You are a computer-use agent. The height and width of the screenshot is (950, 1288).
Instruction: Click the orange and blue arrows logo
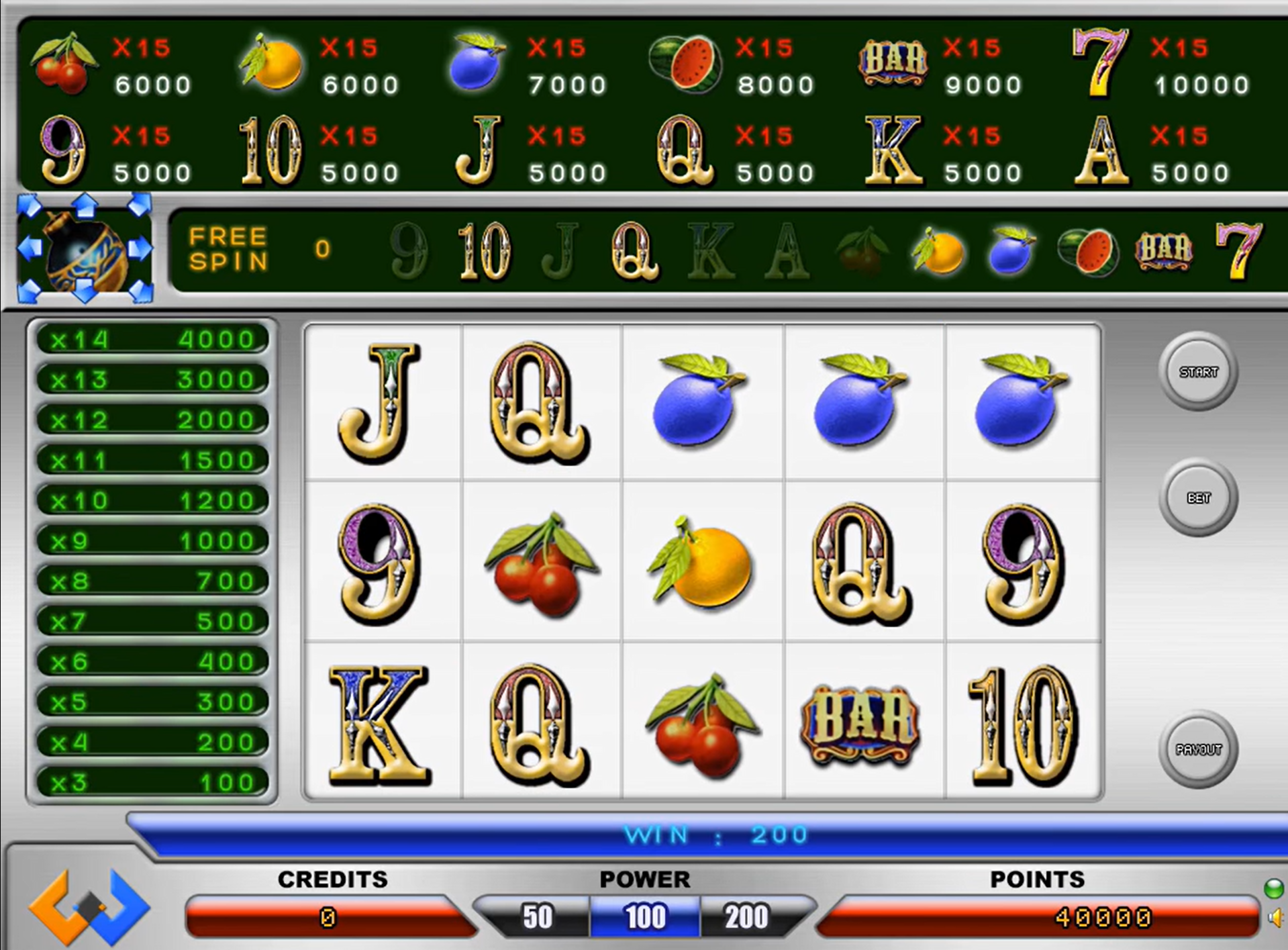click(89, 907)
